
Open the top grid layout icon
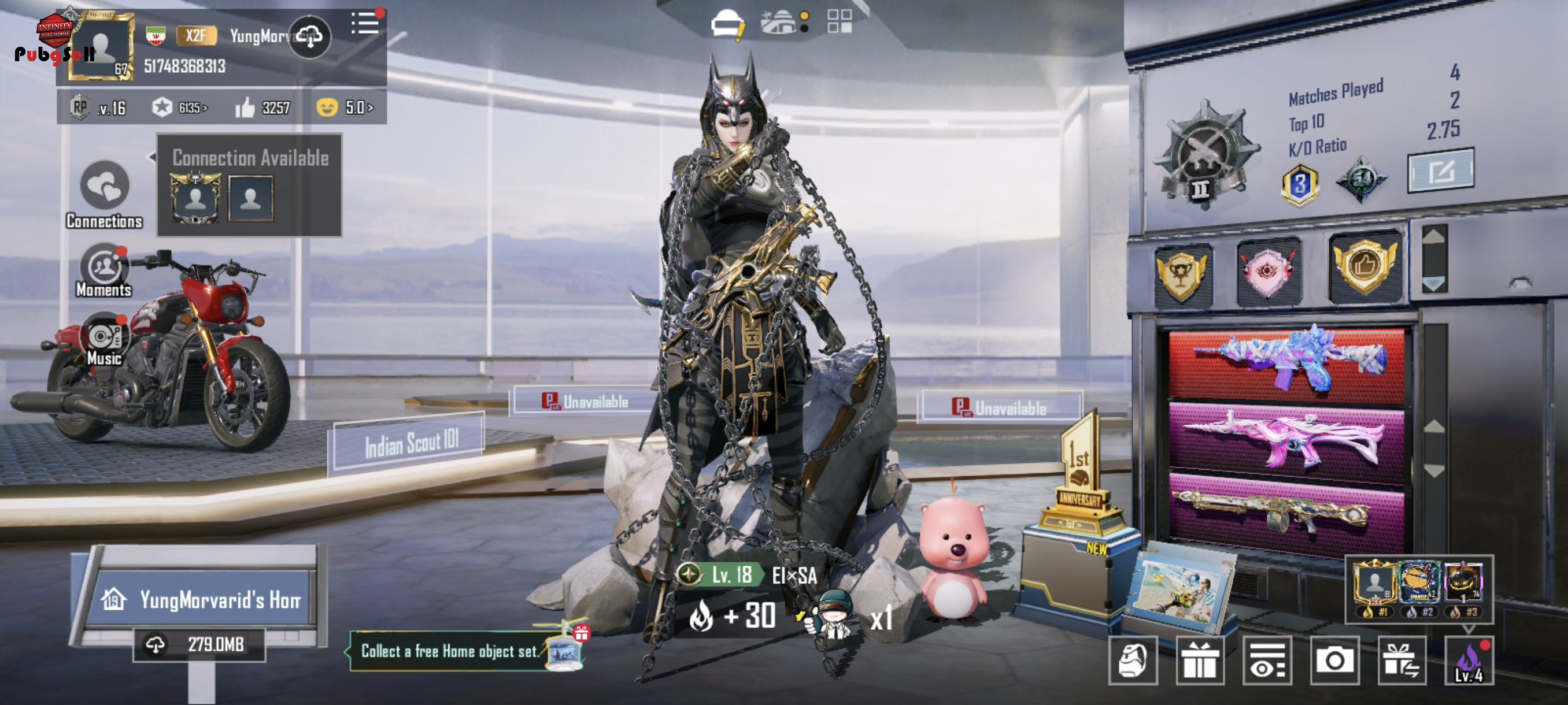pyautogui.click(x=840, y=22)
